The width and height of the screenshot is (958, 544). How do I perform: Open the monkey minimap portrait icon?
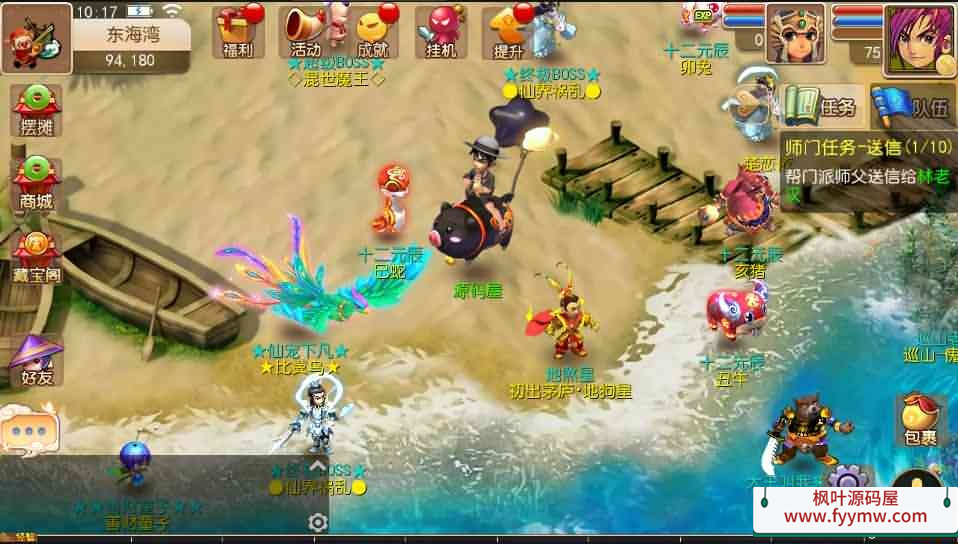(x=35, y=38)
